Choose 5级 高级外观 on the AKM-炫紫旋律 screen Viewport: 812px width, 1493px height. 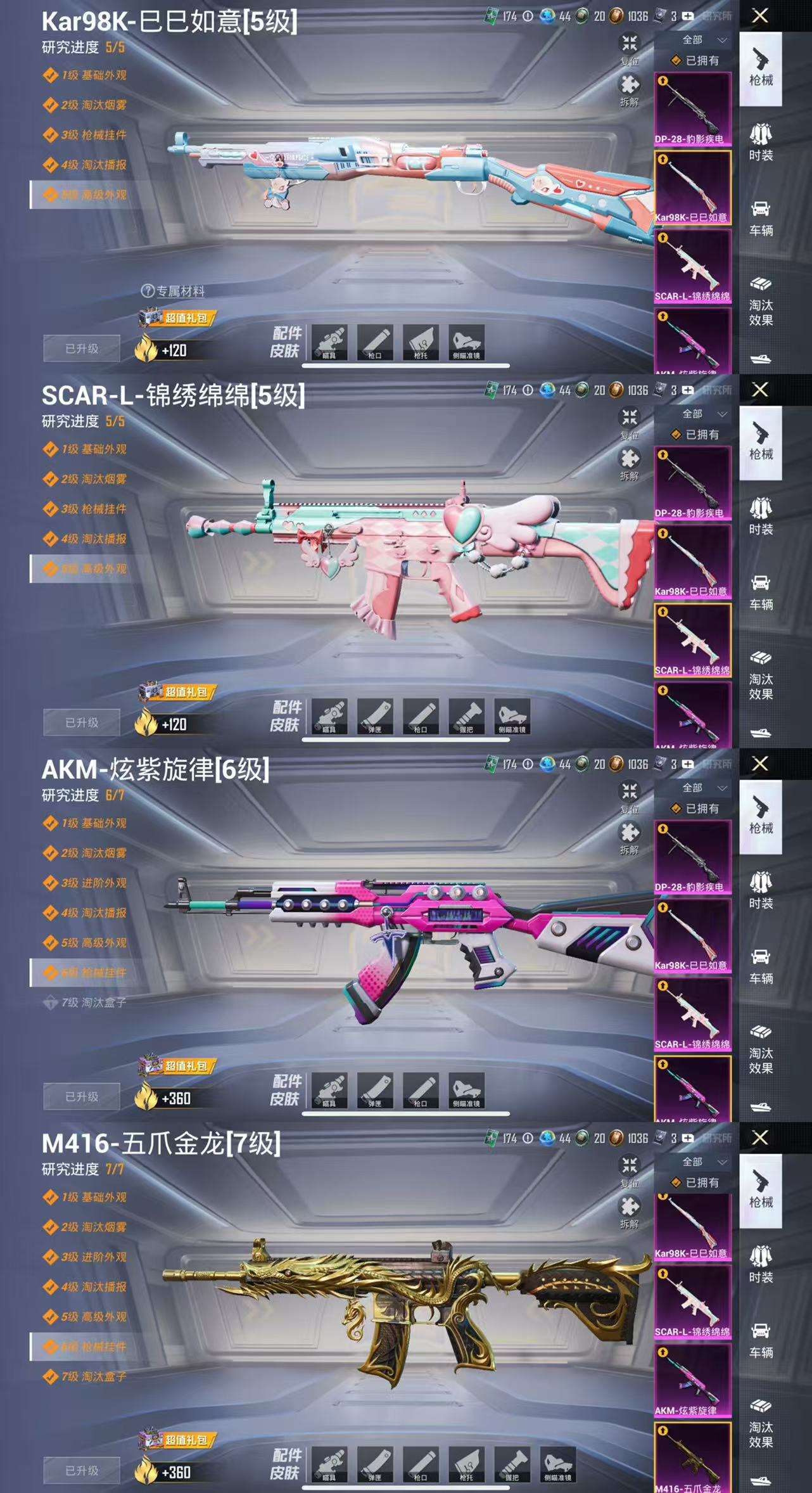[x=94, y=942]
